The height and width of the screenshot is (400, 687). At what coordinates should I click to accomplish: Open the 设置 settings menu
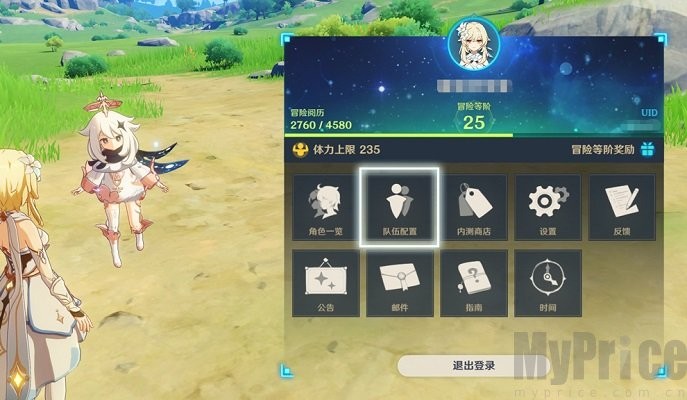[547, 208]
